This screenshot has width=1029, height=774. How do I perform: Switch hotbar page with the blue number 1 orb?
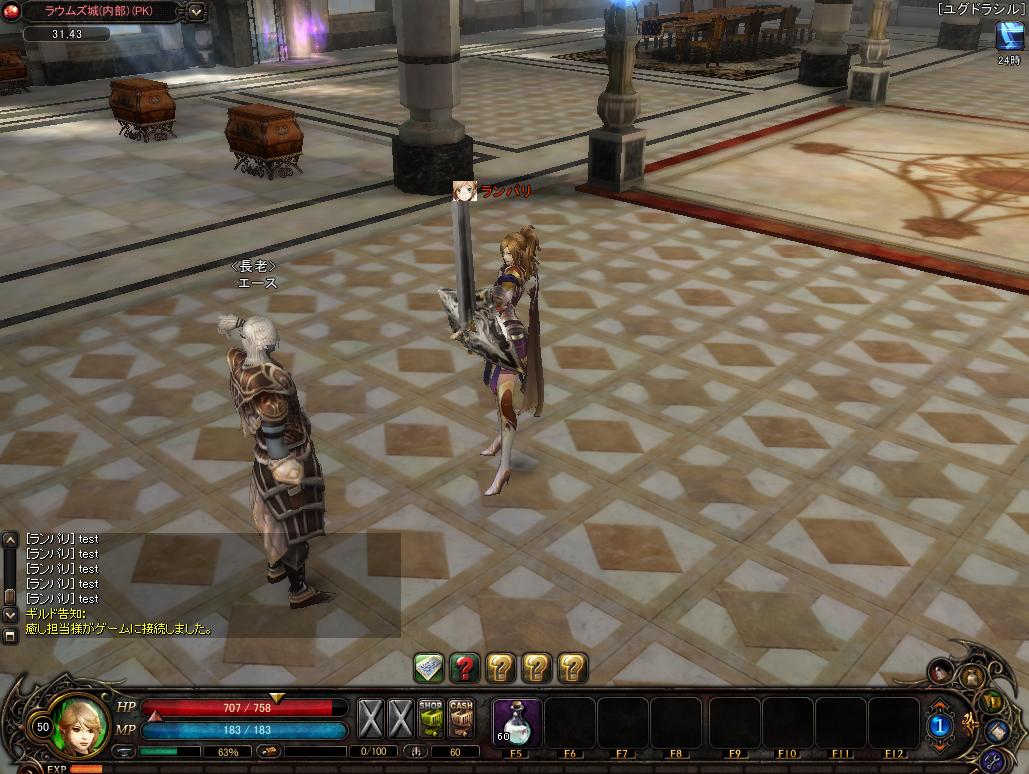(940, 725)
